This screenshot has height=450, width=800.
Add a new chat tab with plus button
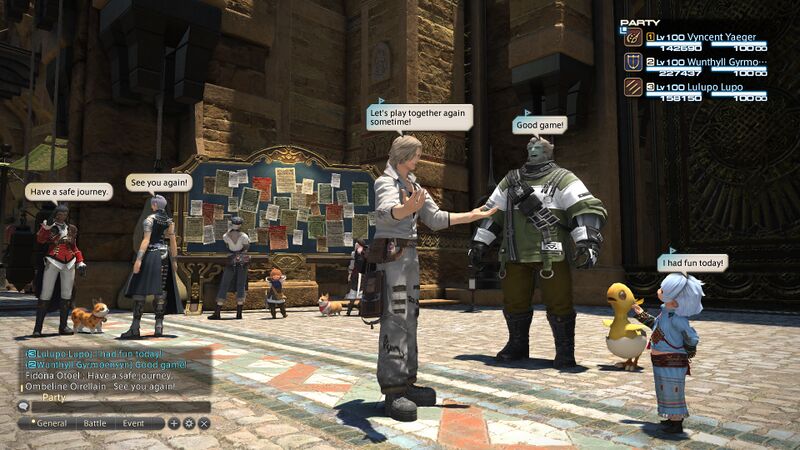(173, 423)
